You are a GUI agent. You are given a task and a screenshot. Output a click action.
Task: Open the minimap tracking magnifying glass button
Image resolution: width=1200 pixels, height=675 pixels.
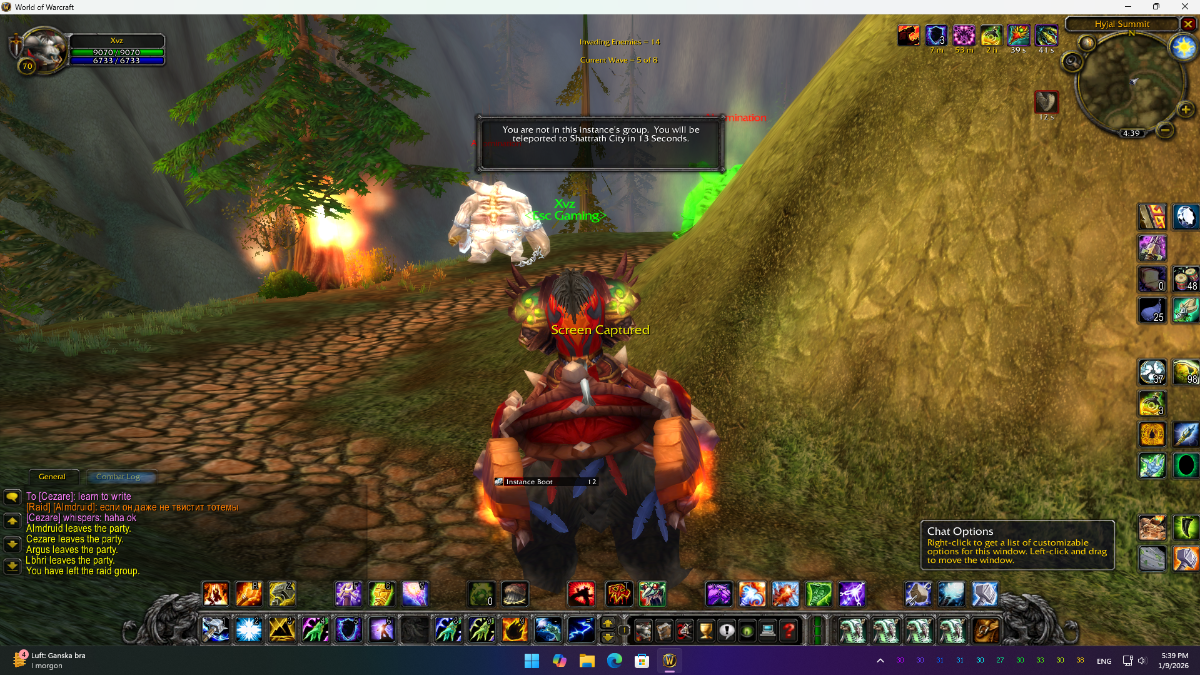click(1072, 61)
